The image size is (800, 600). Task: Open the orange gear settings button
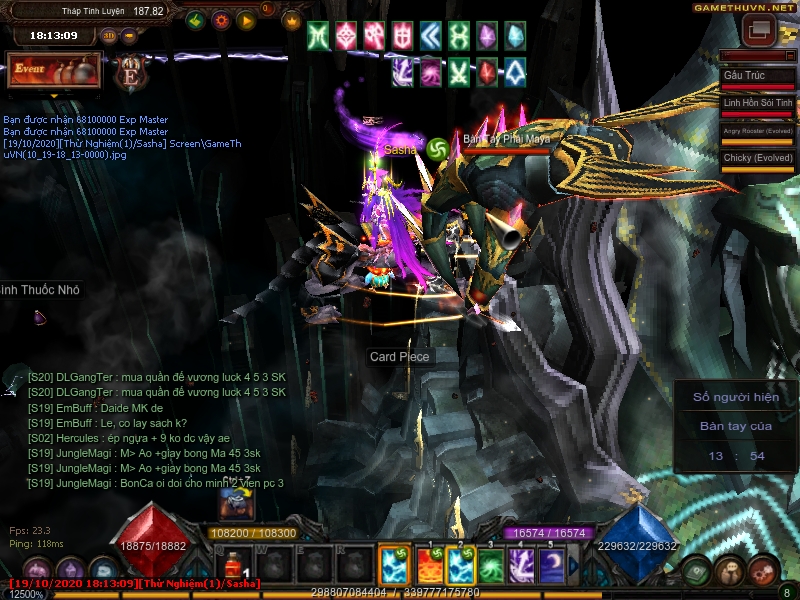(x=221, y=20)
